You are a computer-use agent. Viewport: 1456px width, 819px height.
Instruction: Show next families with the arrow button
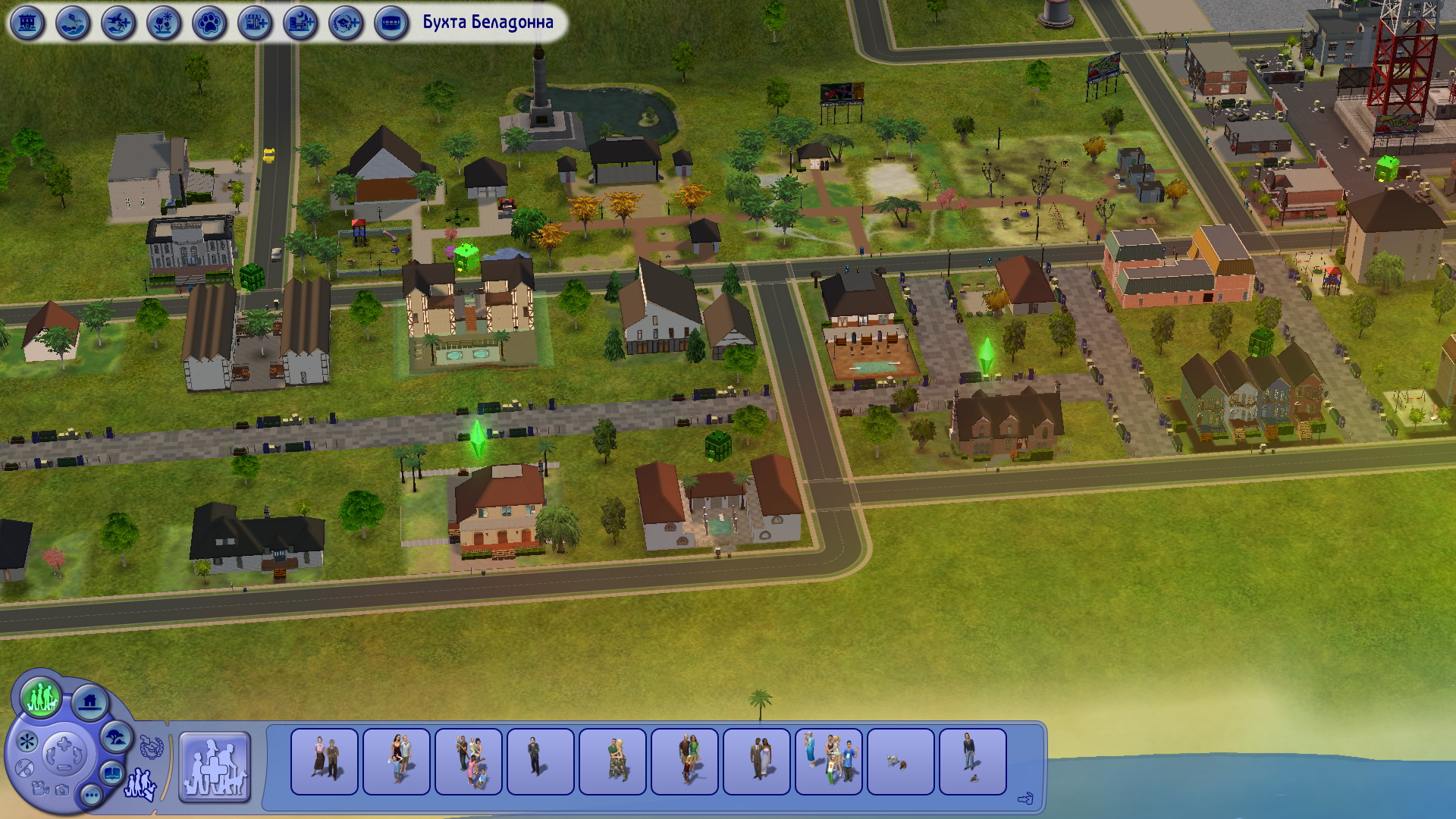pos(1025,798)
